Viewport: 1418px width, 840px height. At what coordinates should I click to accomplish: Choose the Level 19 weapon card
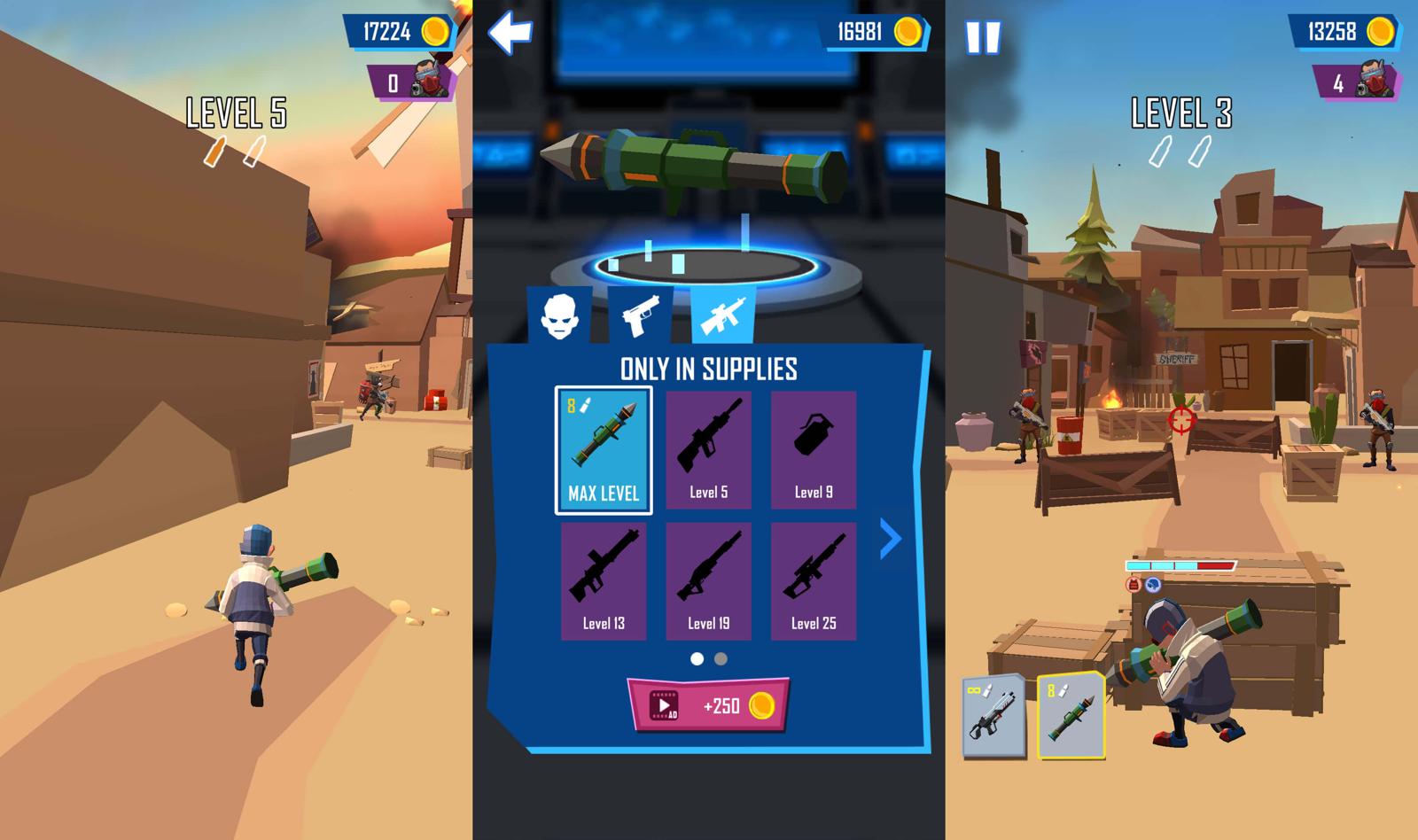coord(708,580)
